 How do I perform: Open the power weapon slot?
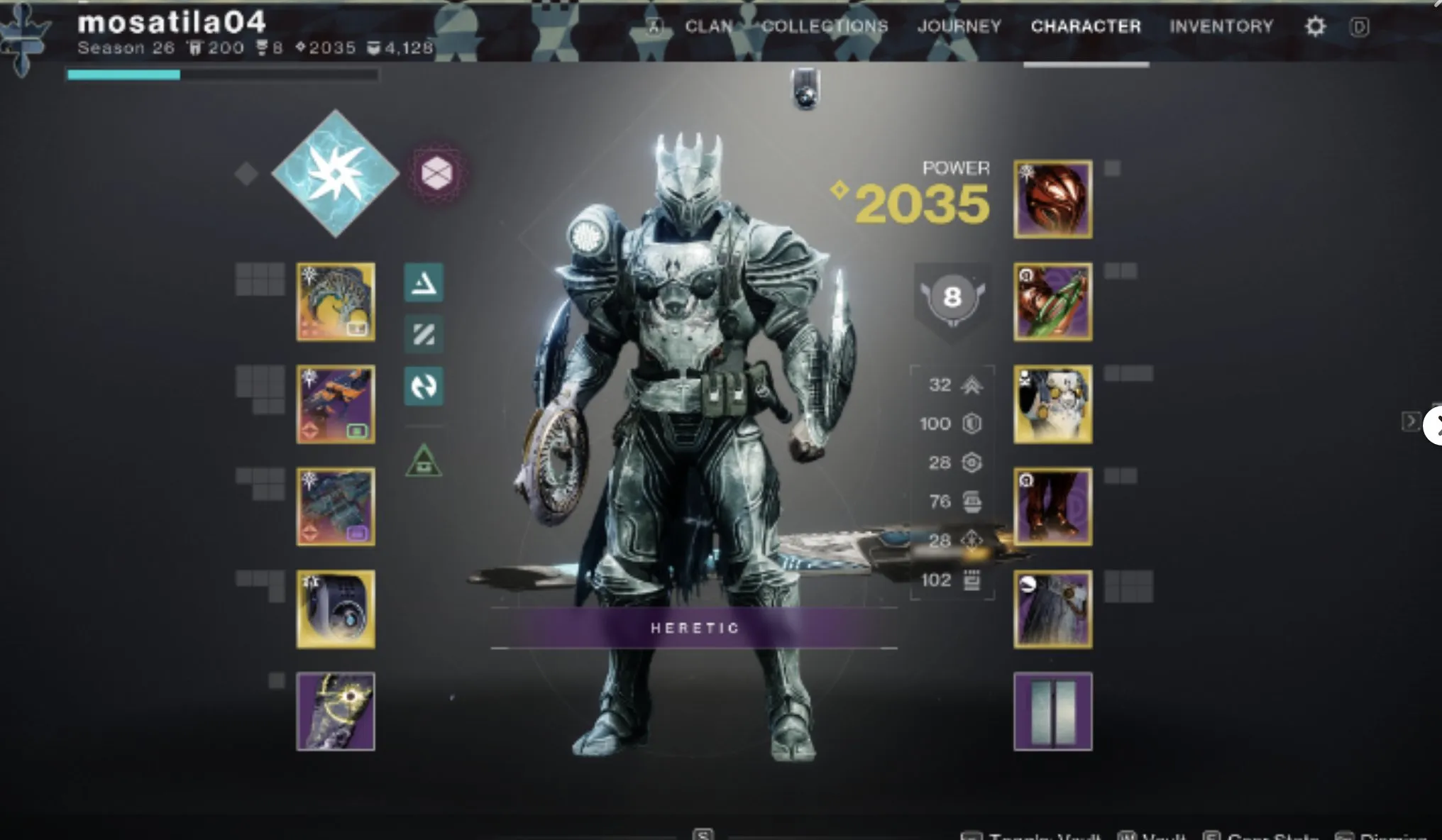(x=334, y=506)
